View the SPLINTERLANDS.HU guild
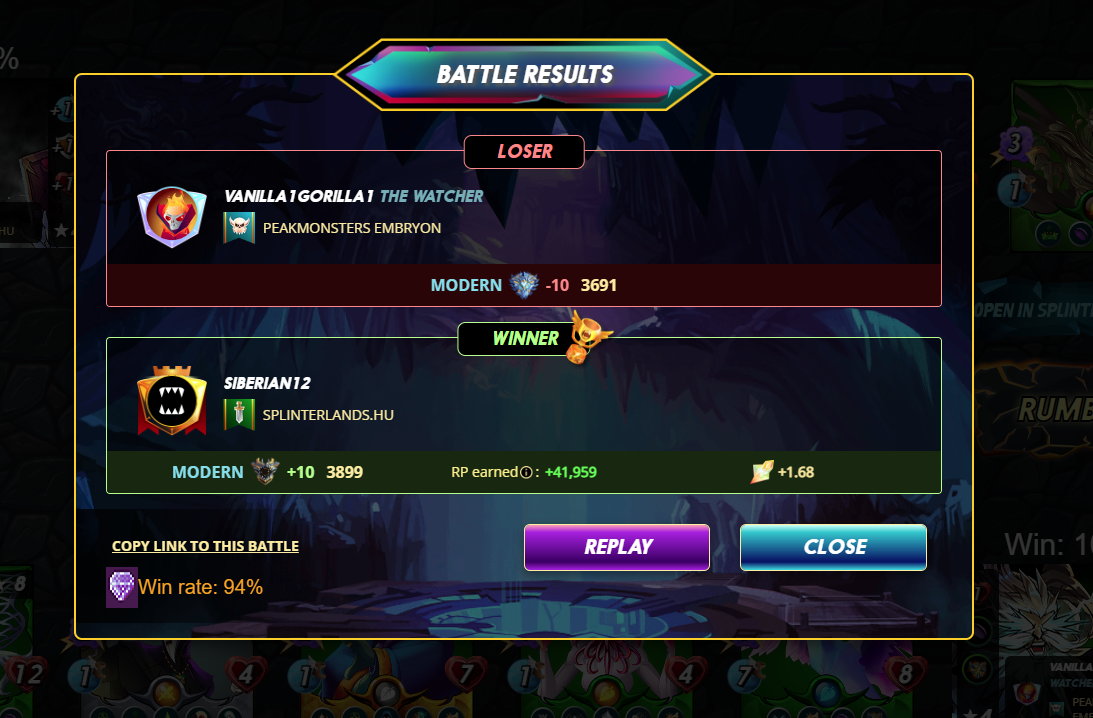 click(328, 414)
